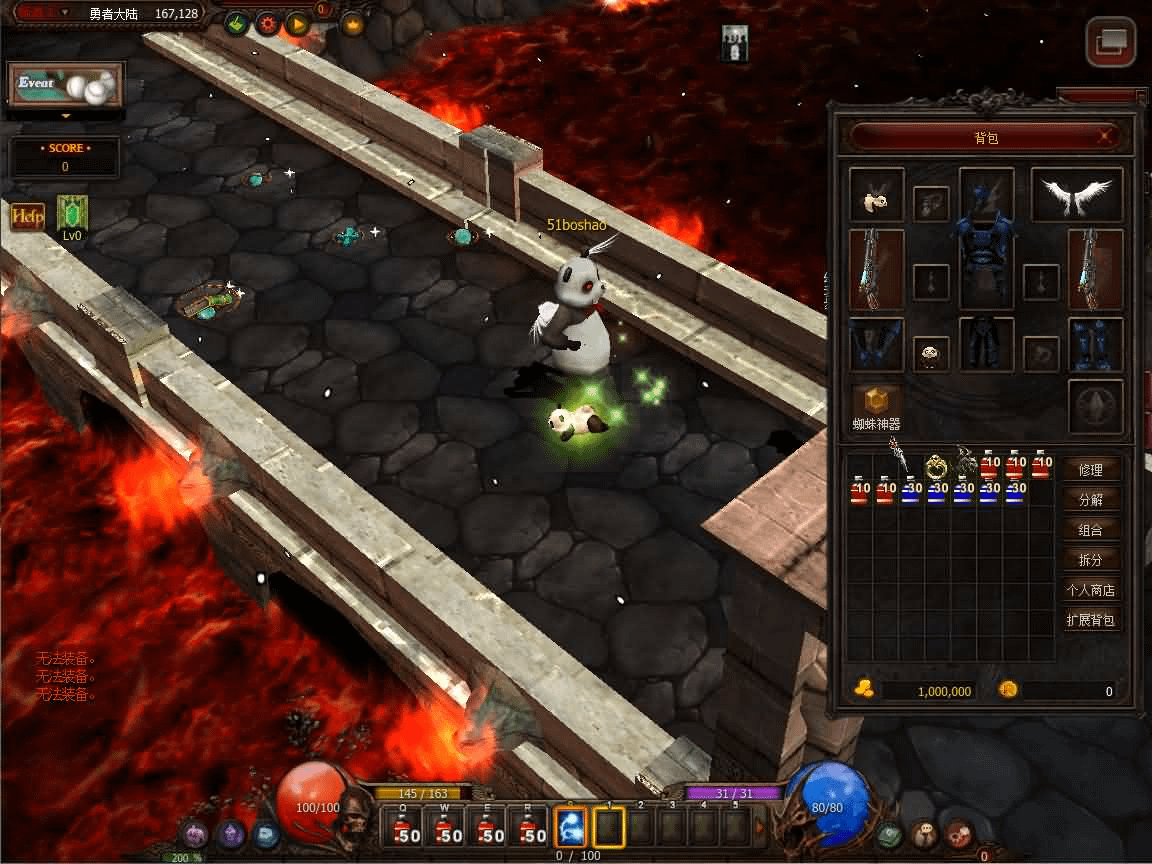
Task: Open the Help button
Action: [27, 217]
